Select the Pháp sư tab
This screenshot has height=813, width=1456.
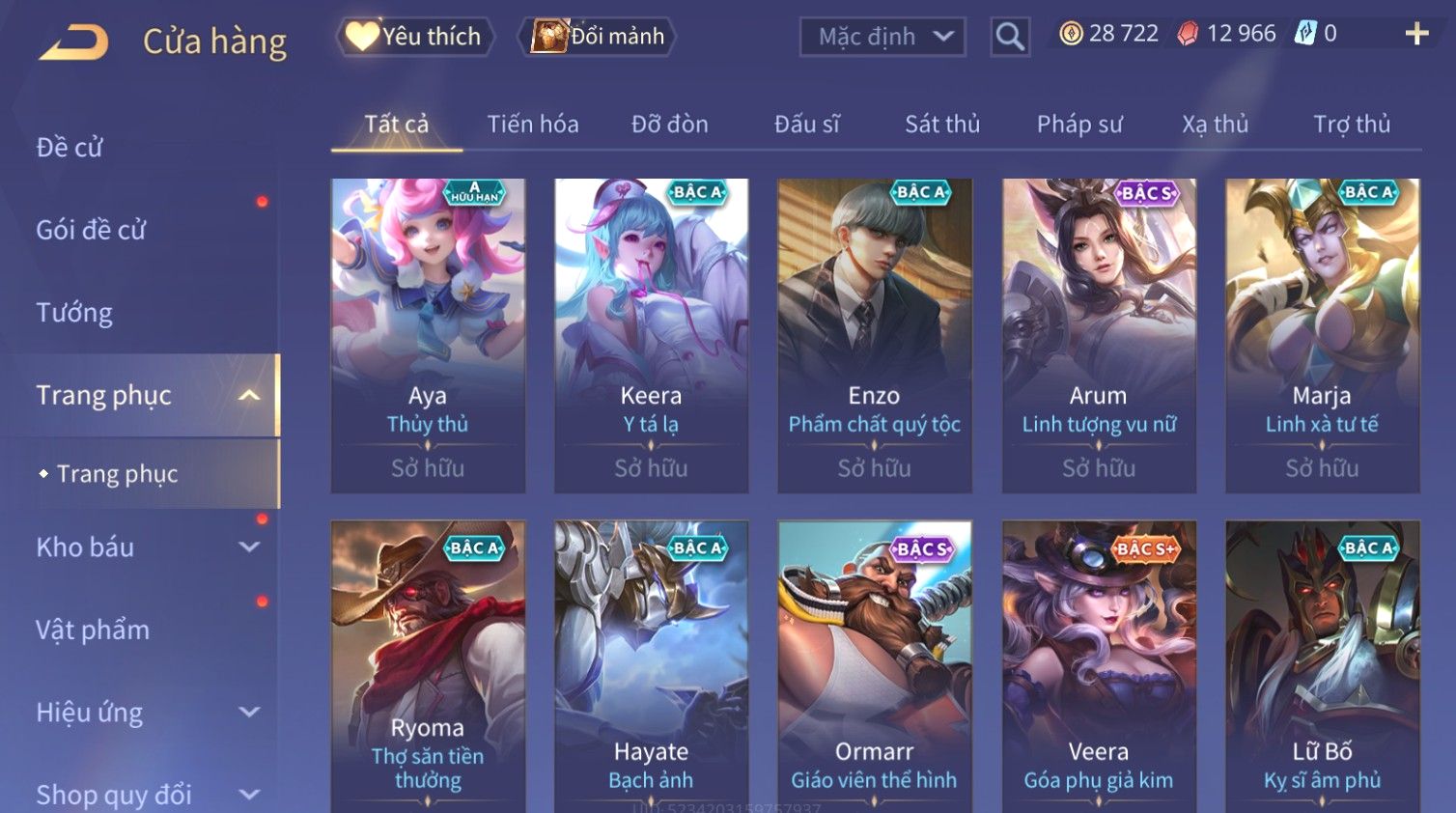pos(1078,125)
